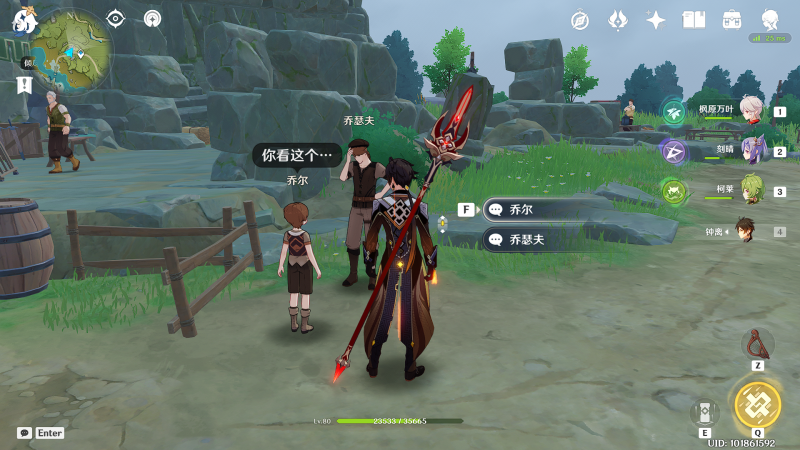This screenshot has width=800, height=450.
Task: Activate the golden Elemental Burst icon
Action: tap(757, 404)
